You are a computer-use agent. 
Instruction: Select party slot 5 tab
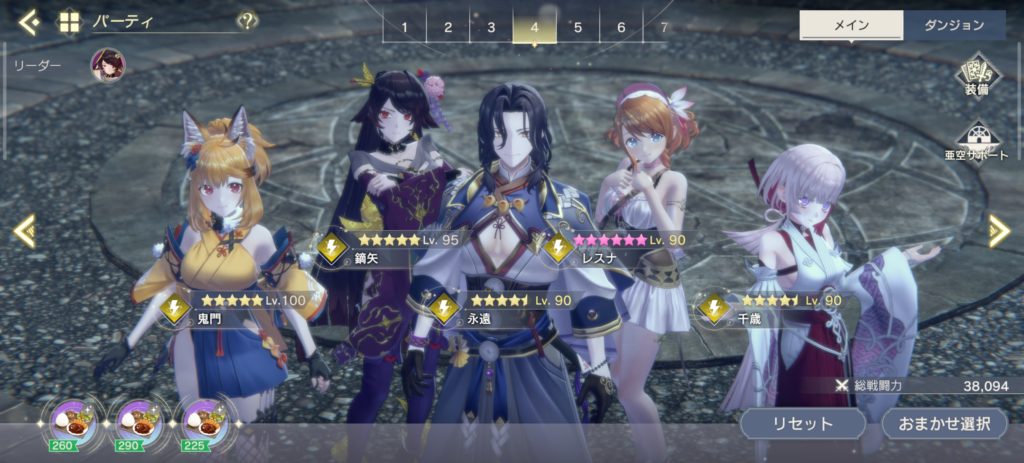578,27
